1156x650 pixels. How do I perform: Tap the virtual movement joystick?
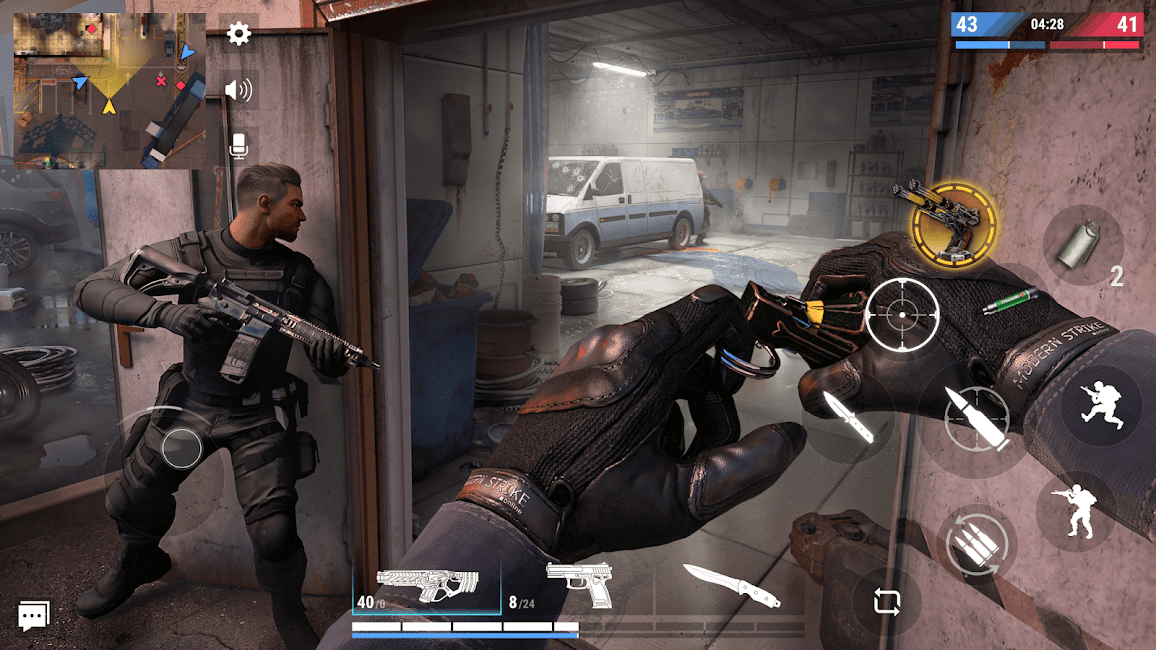(181, 447)
